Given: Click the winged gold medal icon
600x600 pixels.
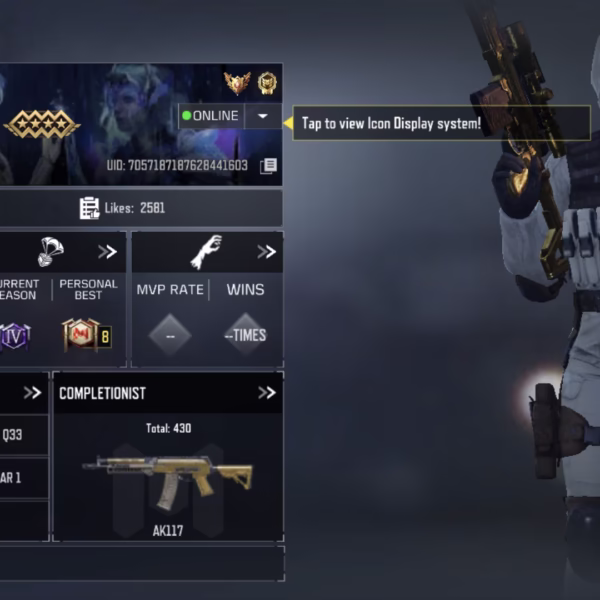Looking at the screenshot, I should 237,83.
